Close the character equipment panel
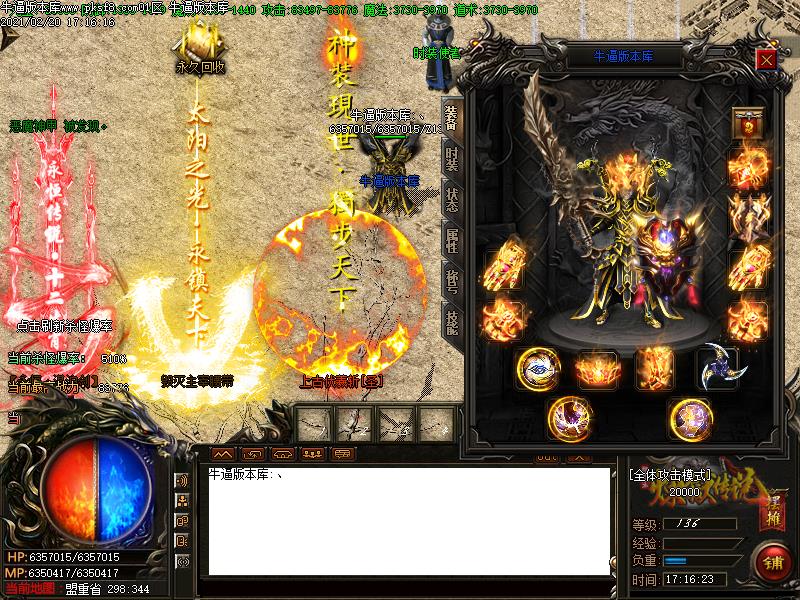This screenshot has width=800, height=600. [x=767, y=59]
